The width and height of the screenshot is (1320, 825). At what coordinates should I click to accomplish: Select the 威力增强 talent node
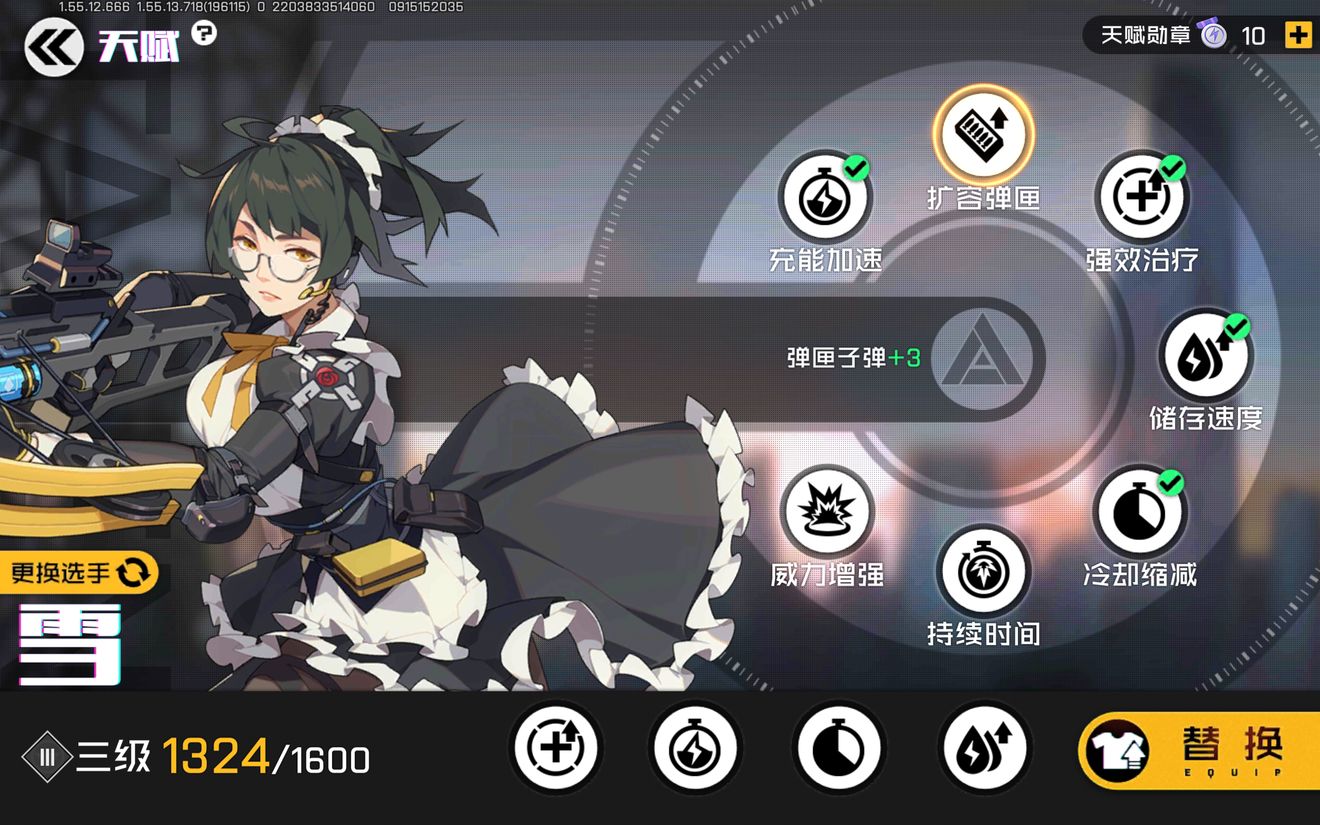[826, 512]
